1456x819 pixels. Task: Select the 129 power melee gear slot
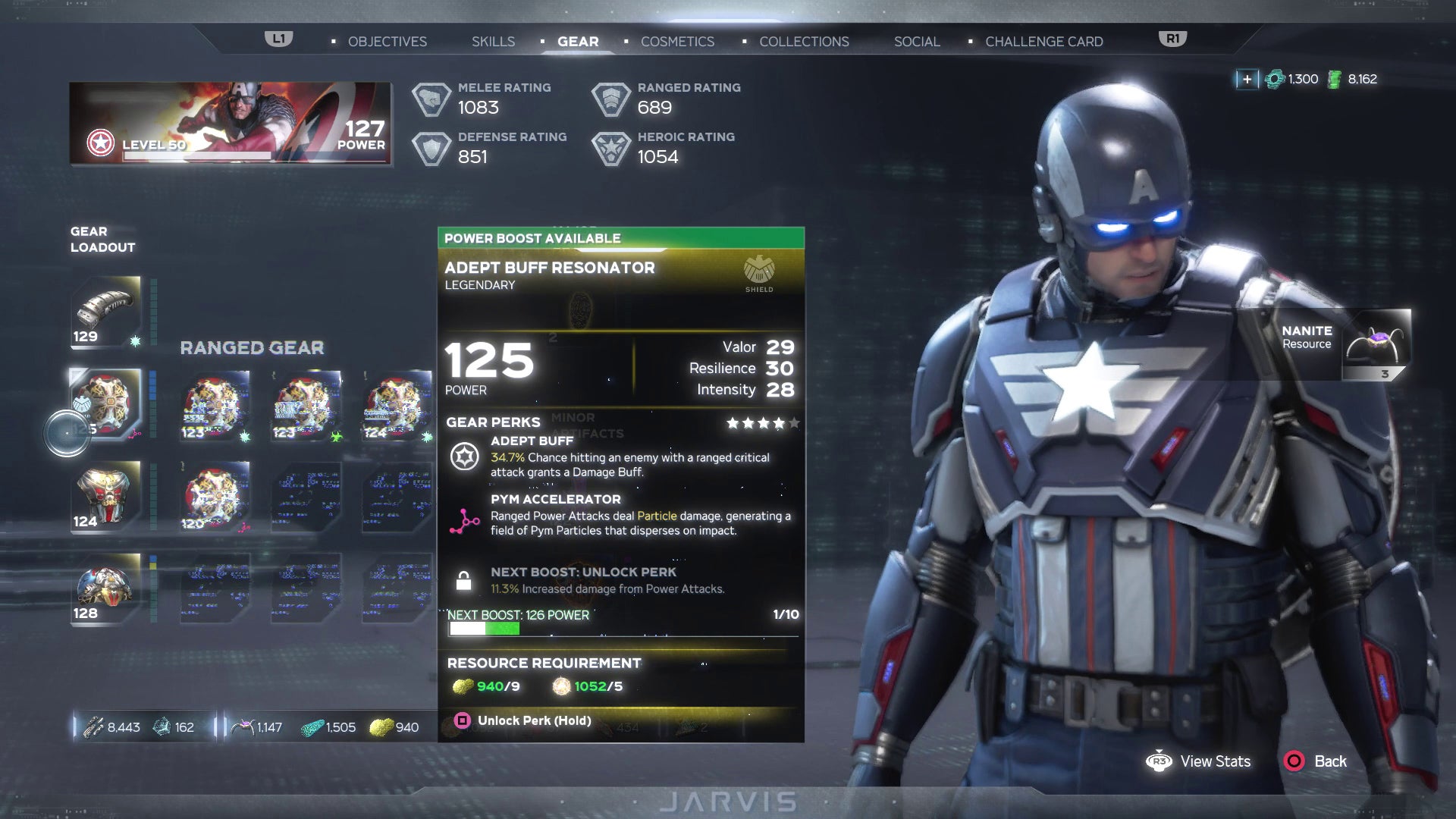106,312
